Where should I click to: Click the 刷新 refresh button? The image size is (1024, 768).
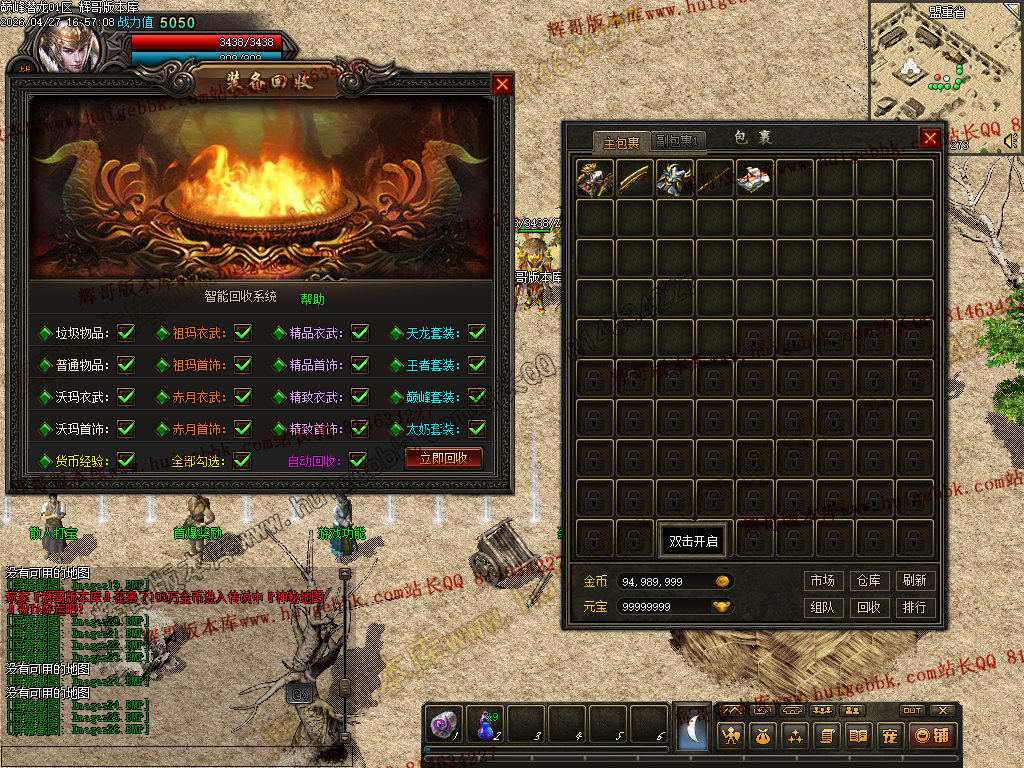(913, 581)
